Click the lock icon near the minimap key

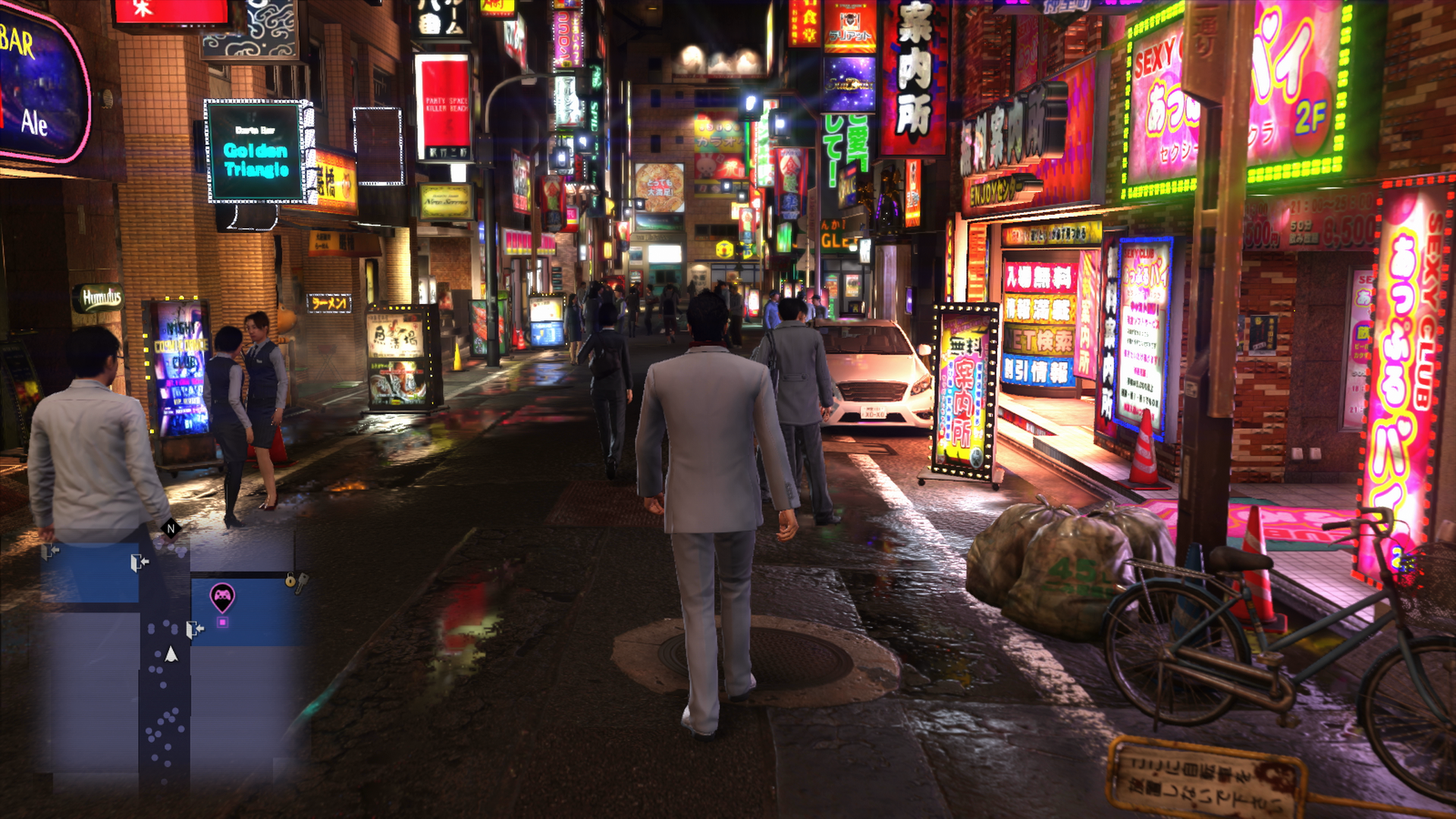[289, 581]
